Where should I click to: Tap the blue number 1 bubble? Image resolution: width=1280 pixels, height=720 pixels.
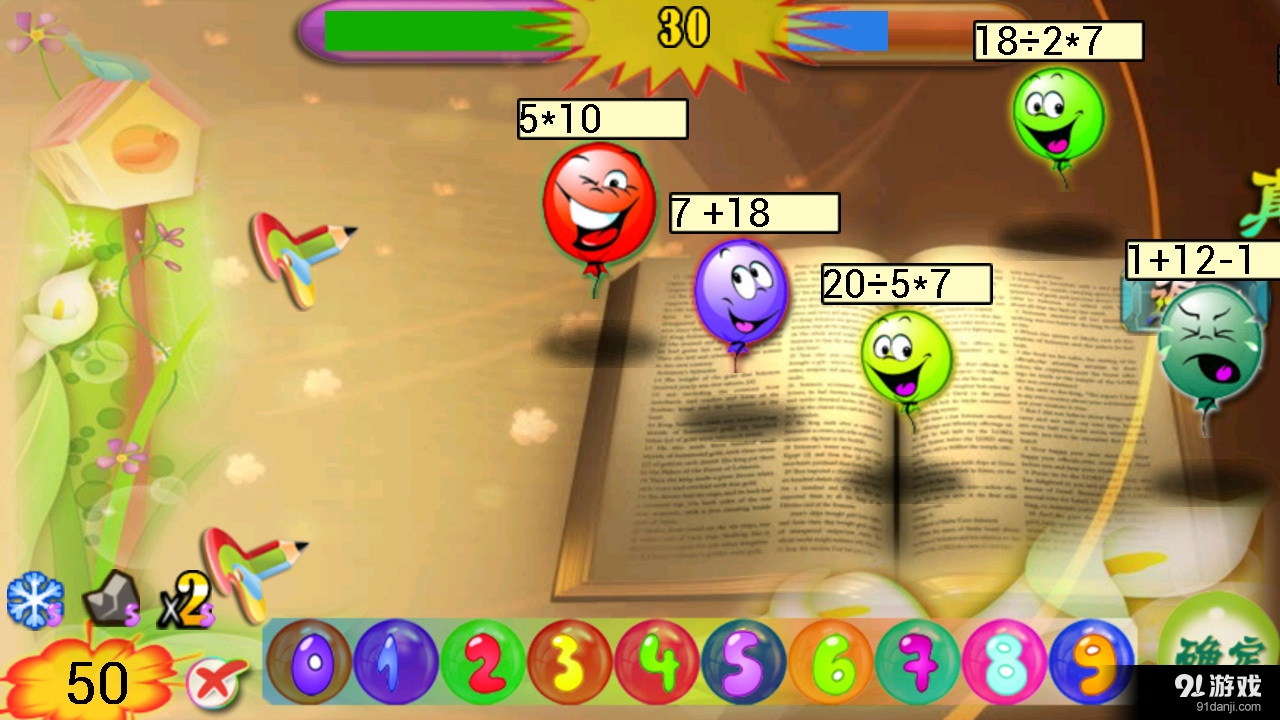396,662
